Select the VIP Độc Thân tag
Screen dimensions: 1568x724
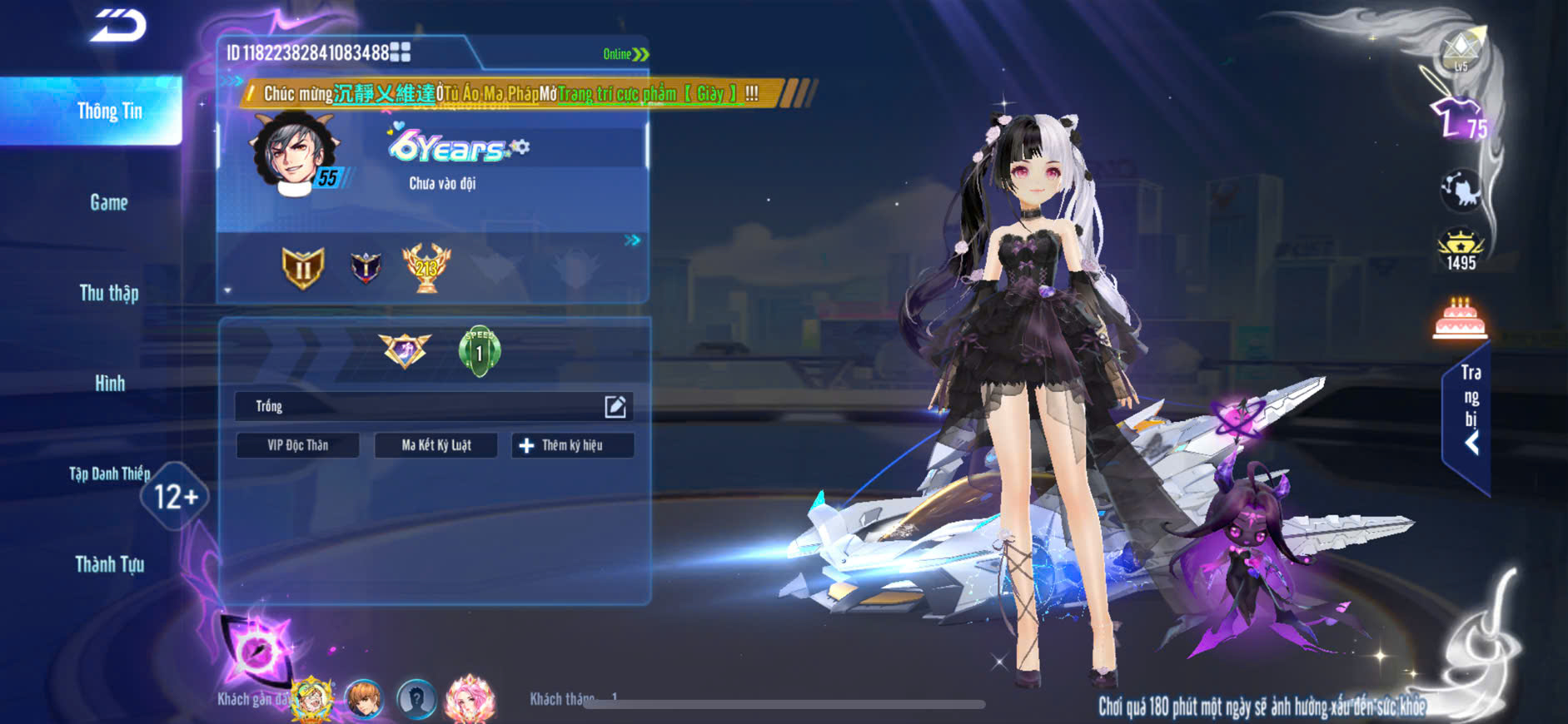pos(297,445)
